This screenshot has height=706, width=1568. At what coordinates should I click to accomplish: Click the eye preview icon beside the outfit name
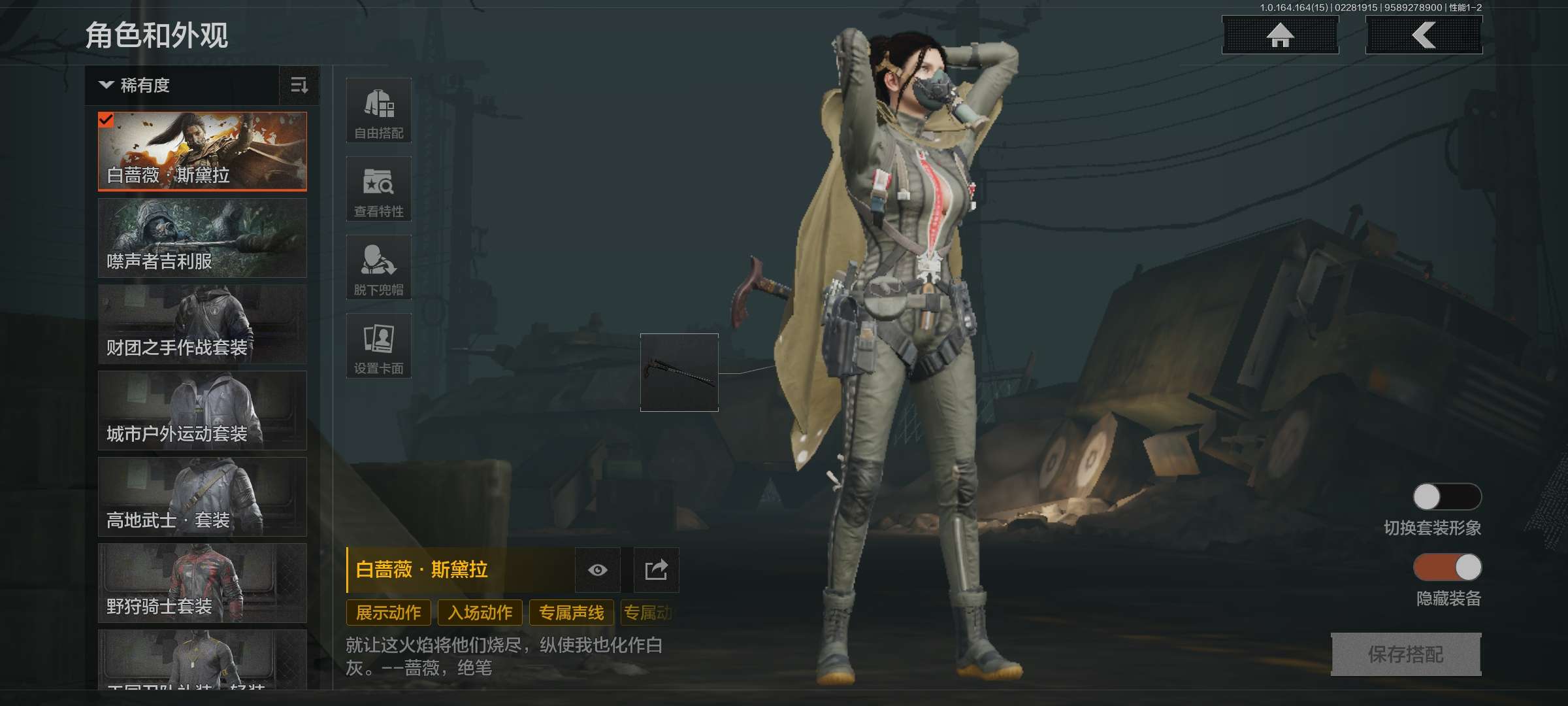pos(598,569)
